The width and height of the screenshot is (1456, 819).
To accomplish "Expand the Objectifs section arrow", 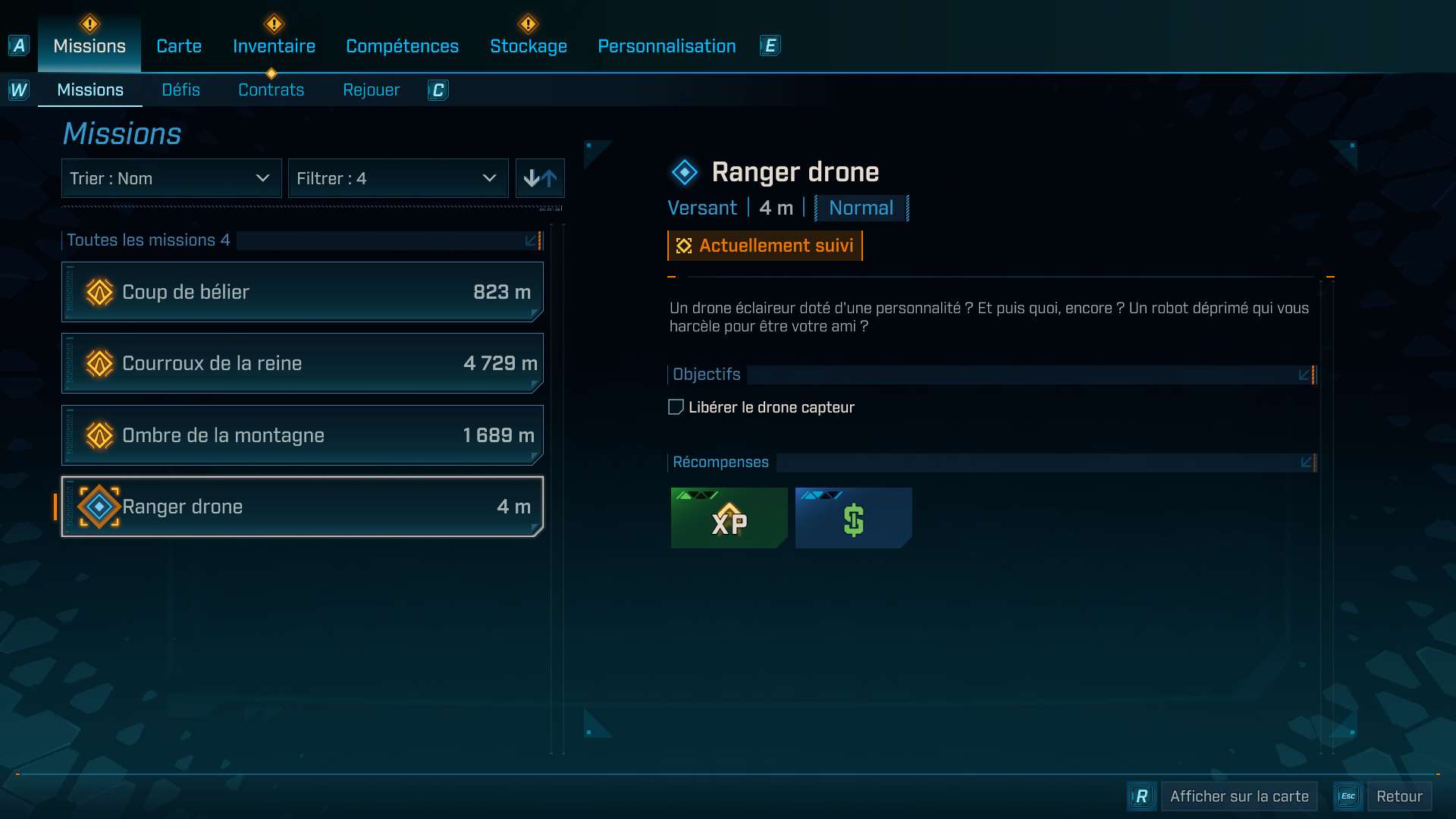I will pyautogui.click(x=1306, y=374).
